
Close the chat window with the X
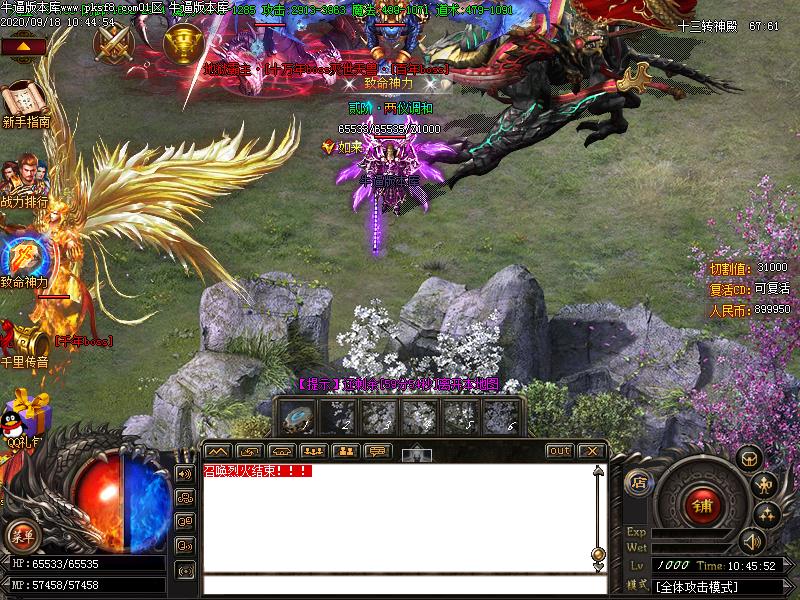click(591, 451)
